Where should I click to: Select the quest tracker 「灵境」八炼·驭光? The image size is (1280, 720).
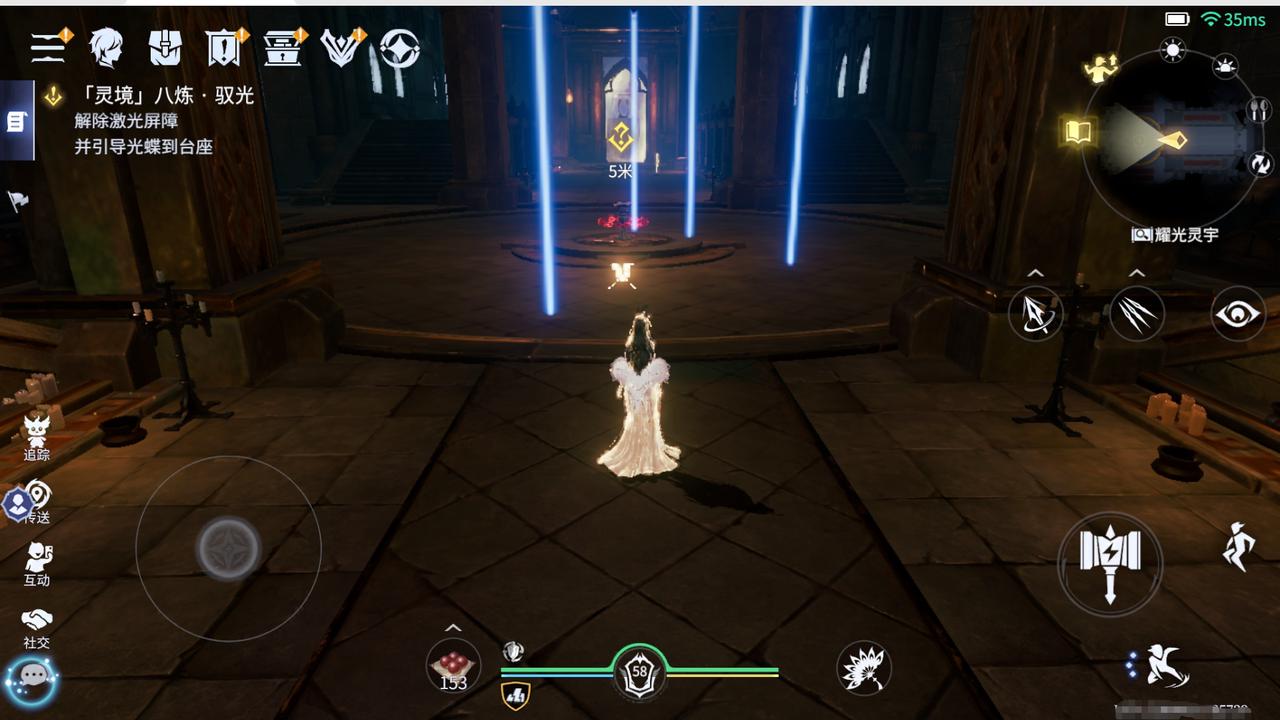pos(150,96)
